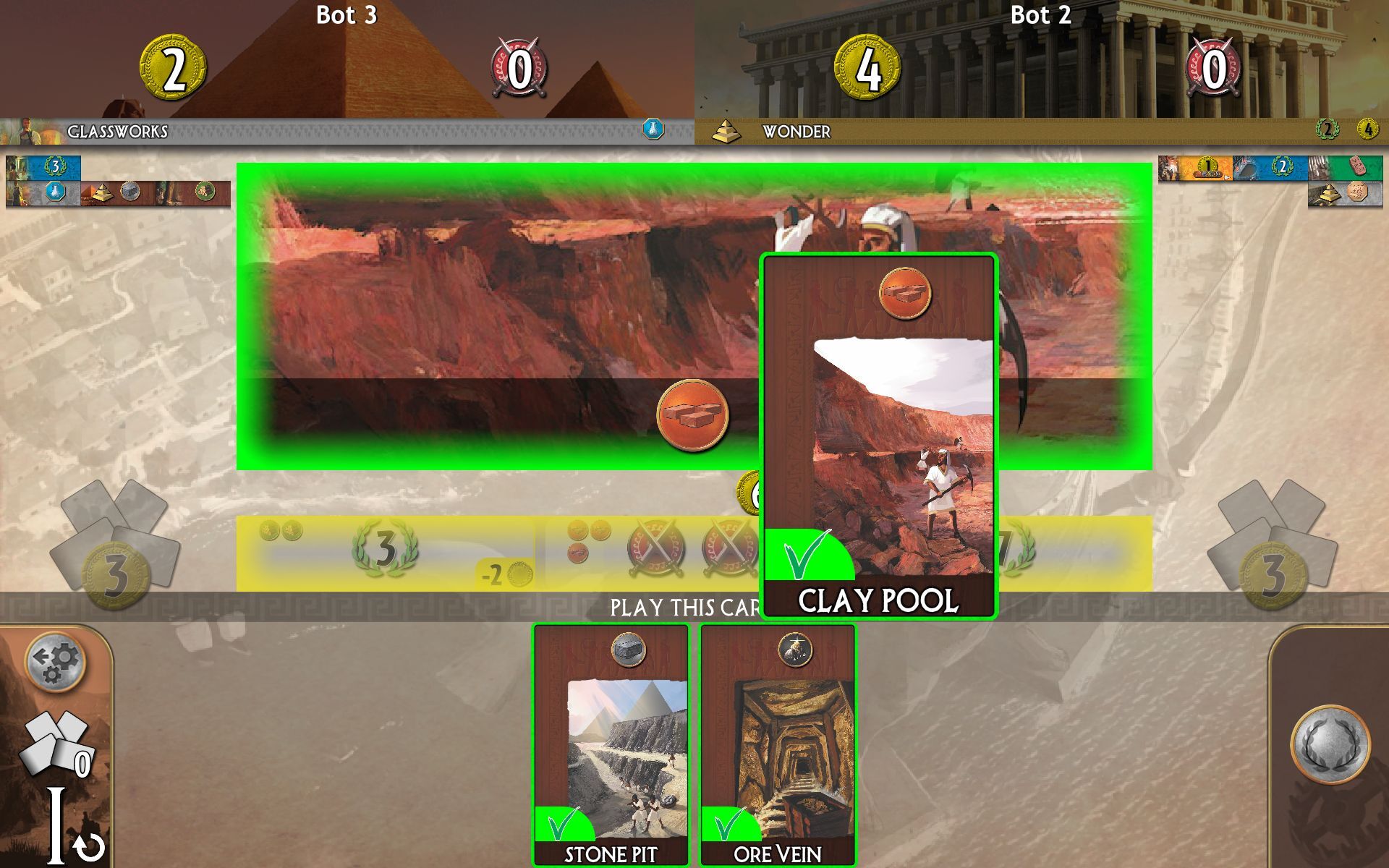The width and height of the screenshot is (1389, 868).
Task: Click the yellow progress track showing the -2 coin
Action: 505,571
